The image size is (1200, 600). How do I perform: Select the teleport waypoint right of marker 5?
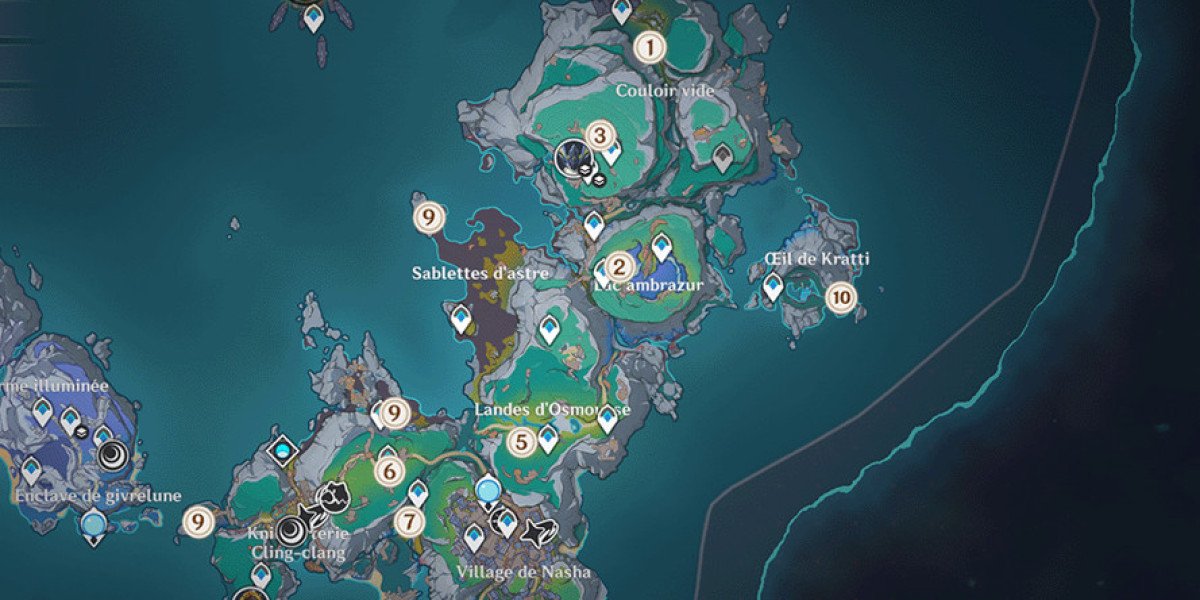548,438
